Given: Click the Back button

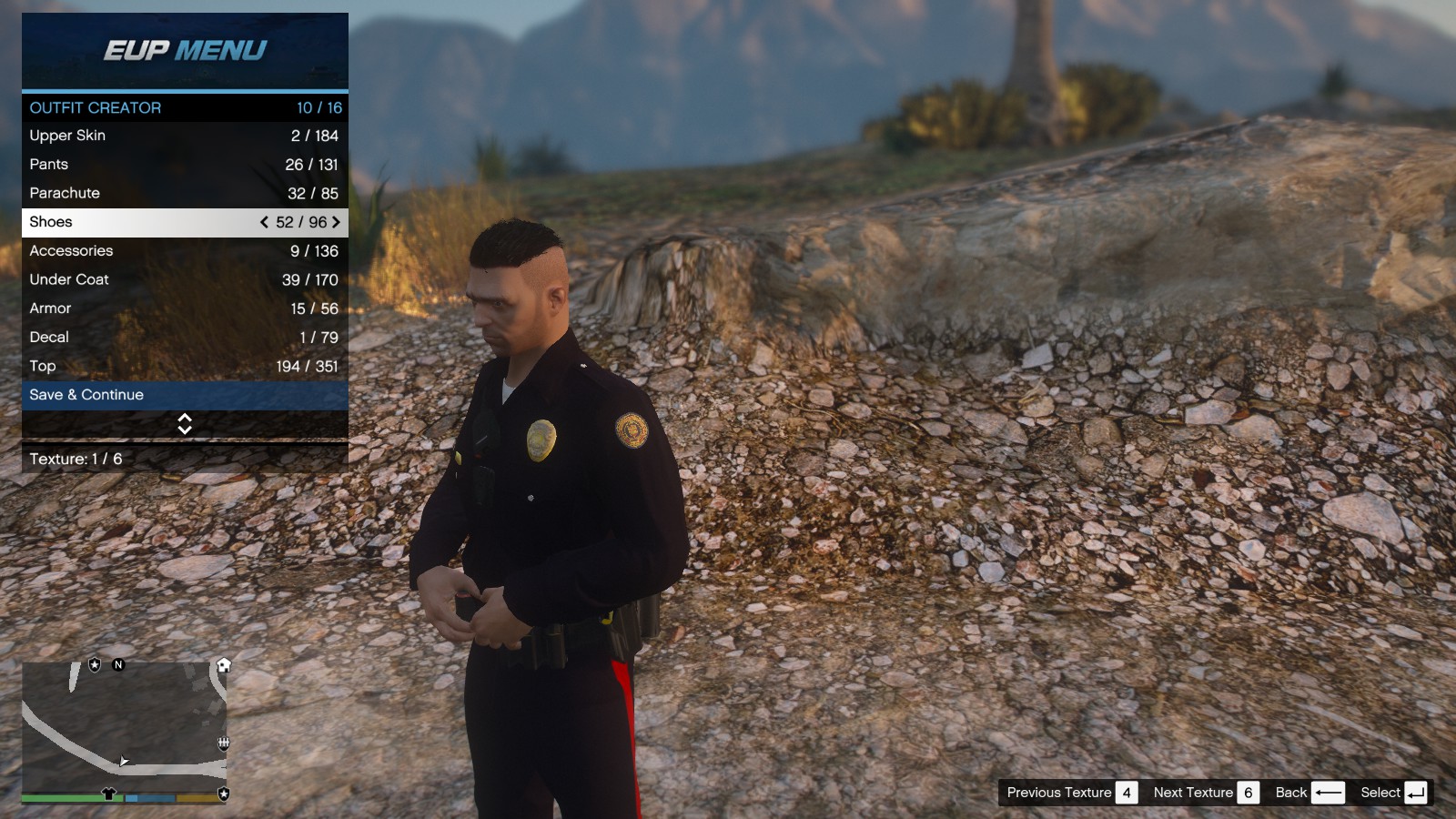Looking at the screenshot, I should (x=1309, y=793).
